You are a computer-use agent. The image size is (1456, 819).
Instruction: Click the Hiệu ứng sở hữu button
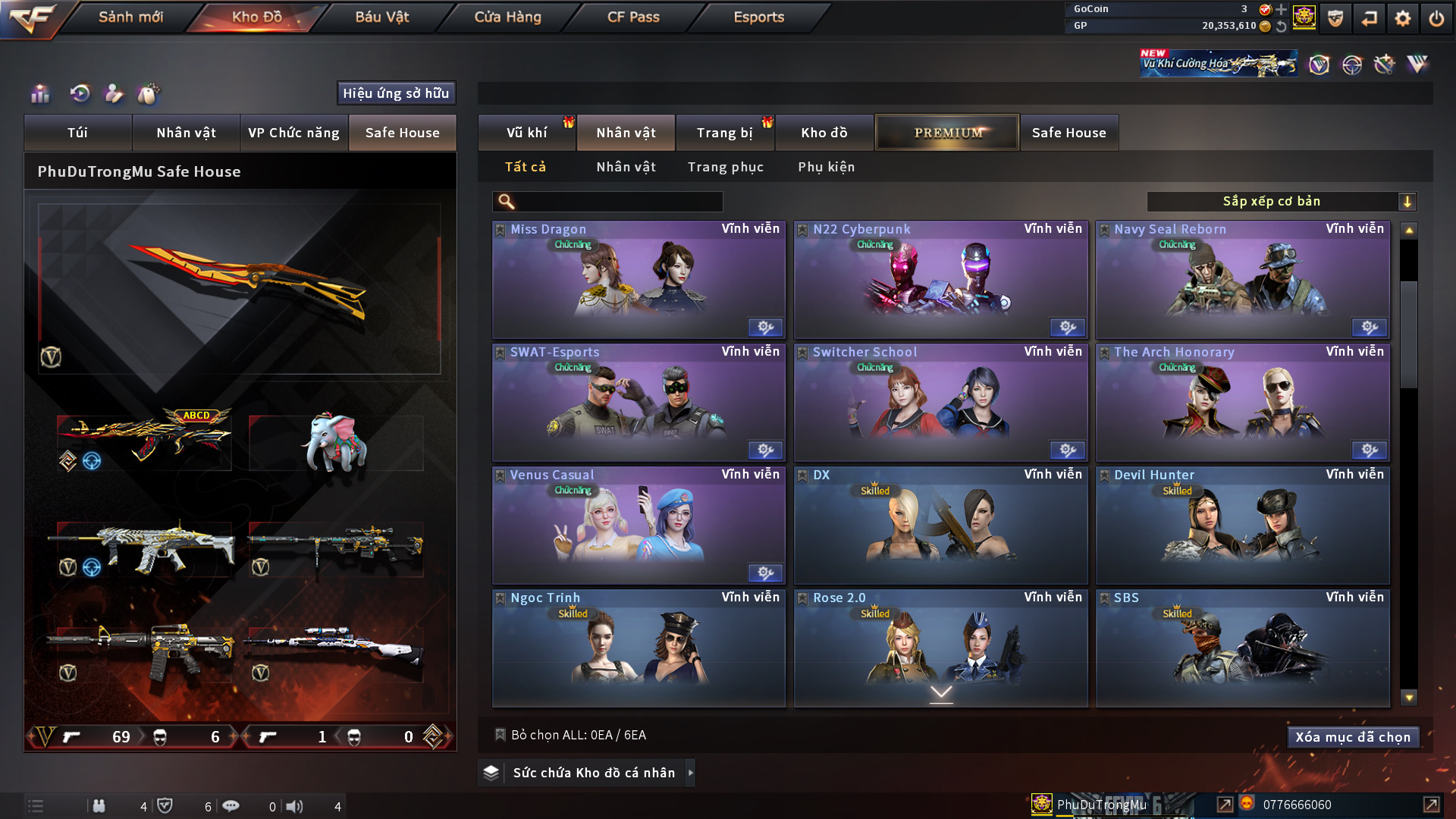(396, 93)
